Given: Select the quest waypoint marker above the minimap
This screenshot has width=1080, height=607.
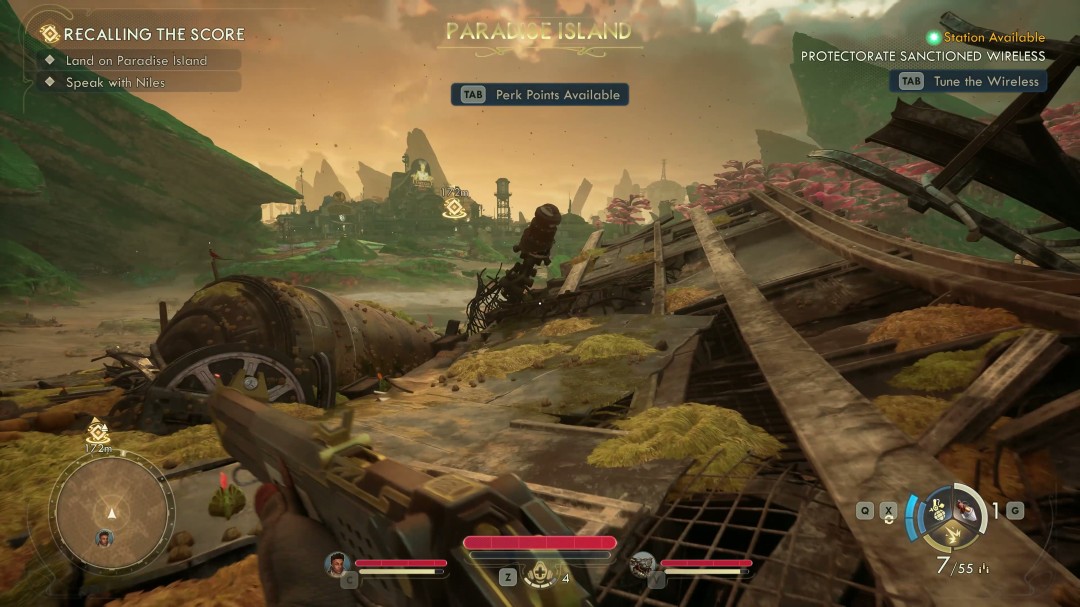Looking at the screenshot, I should click(x=98, y=431).
